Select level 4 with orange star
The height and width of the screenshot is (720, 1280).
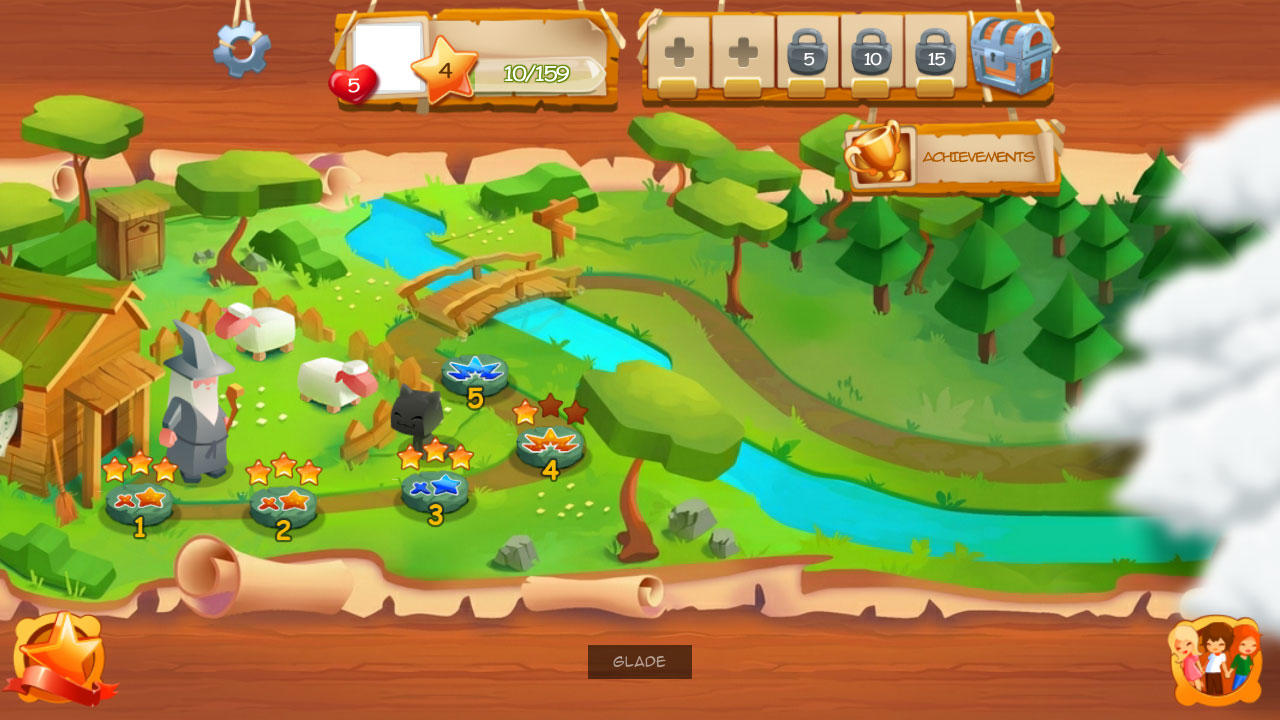(549, 447)
